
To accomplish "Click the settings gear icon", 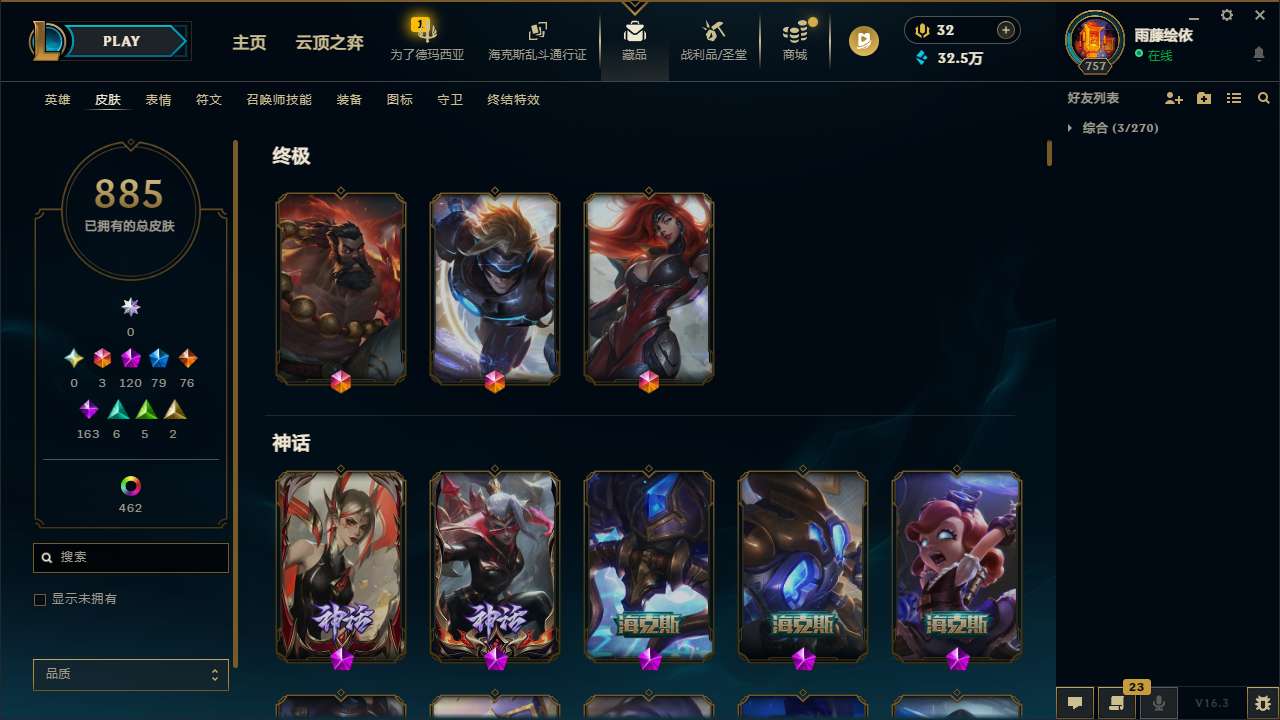I will coord(1226,15).
